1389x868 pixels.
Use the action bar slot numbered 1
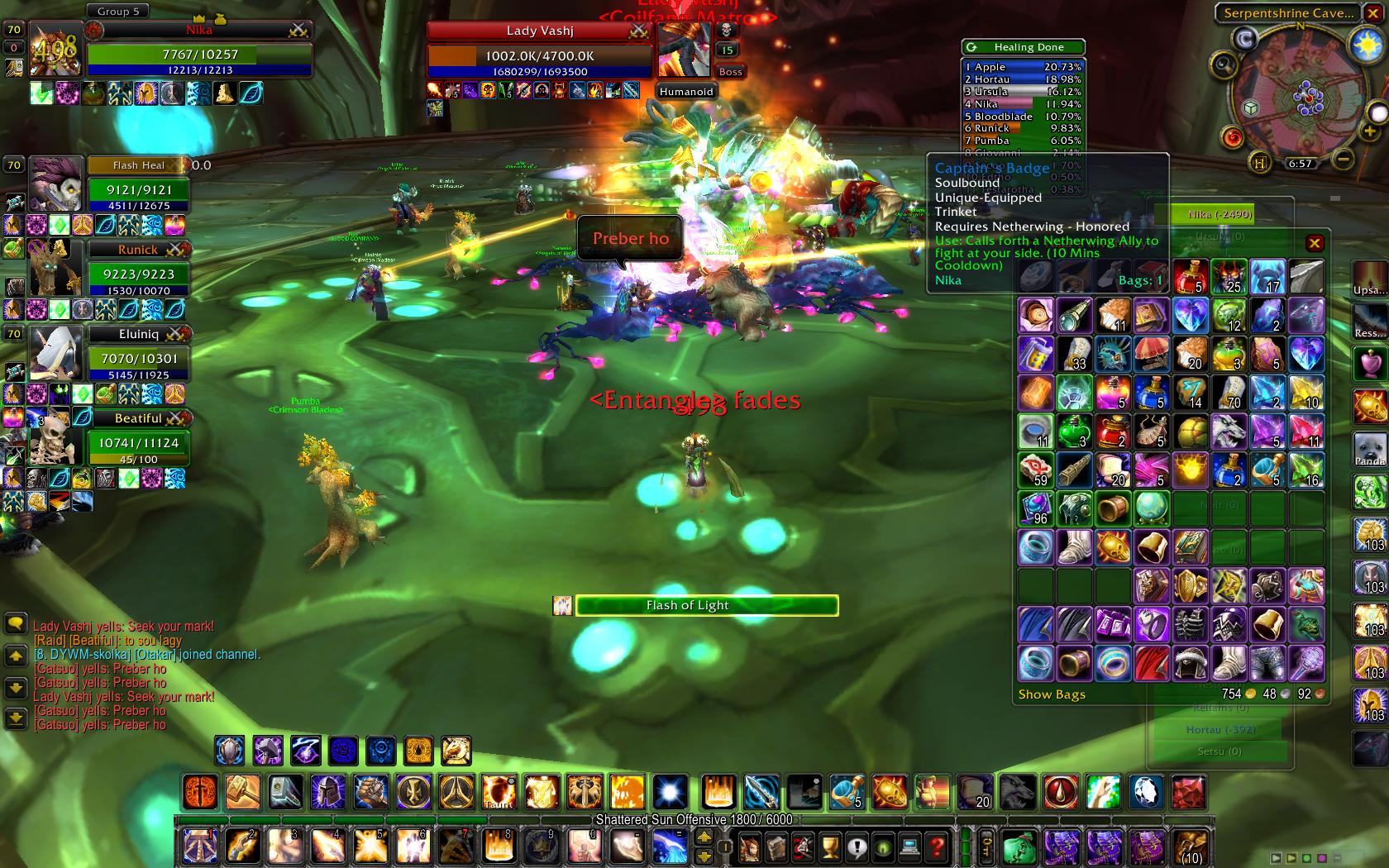point(199,846)
